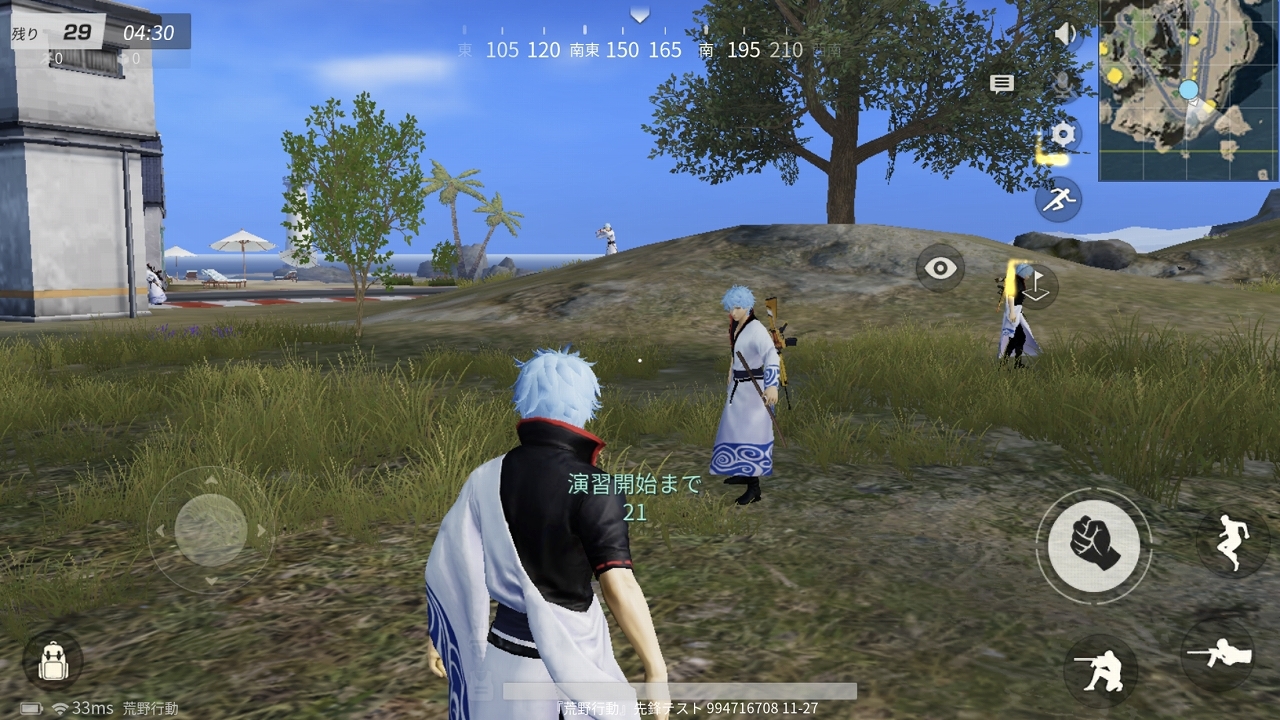Mute the game volume speaker icon
Viewport: 1280px width, 720px height.
1063,33
